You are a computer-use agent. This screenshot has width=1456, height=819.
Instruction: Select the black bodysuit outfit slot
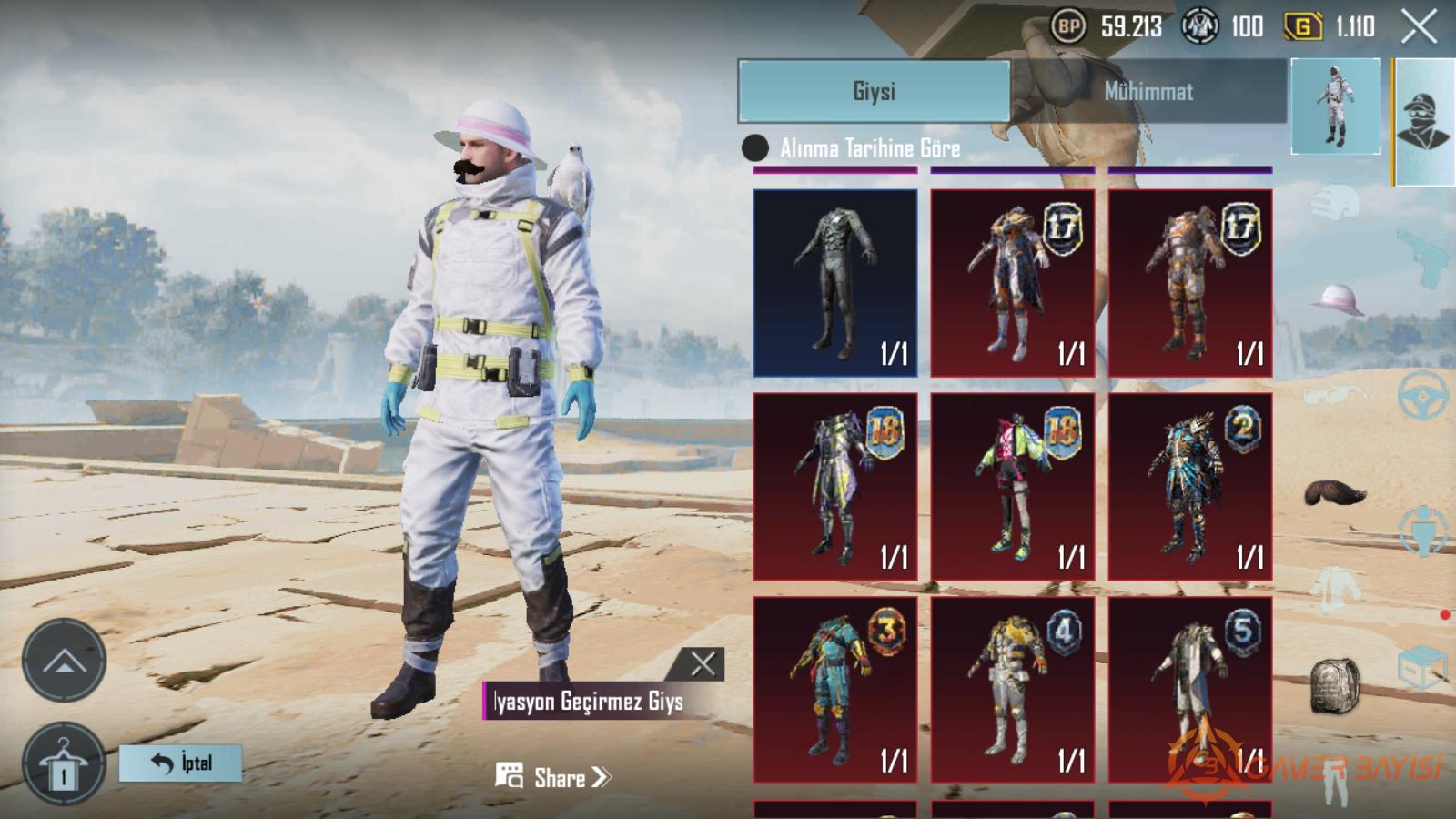835,283
